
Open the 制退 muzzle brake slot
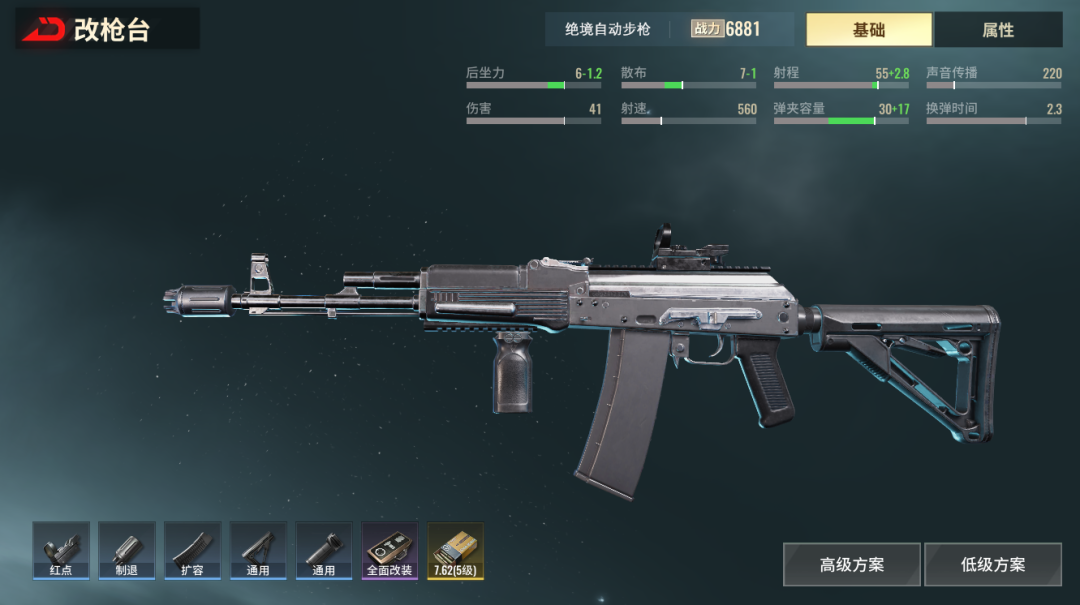(127, 550)
